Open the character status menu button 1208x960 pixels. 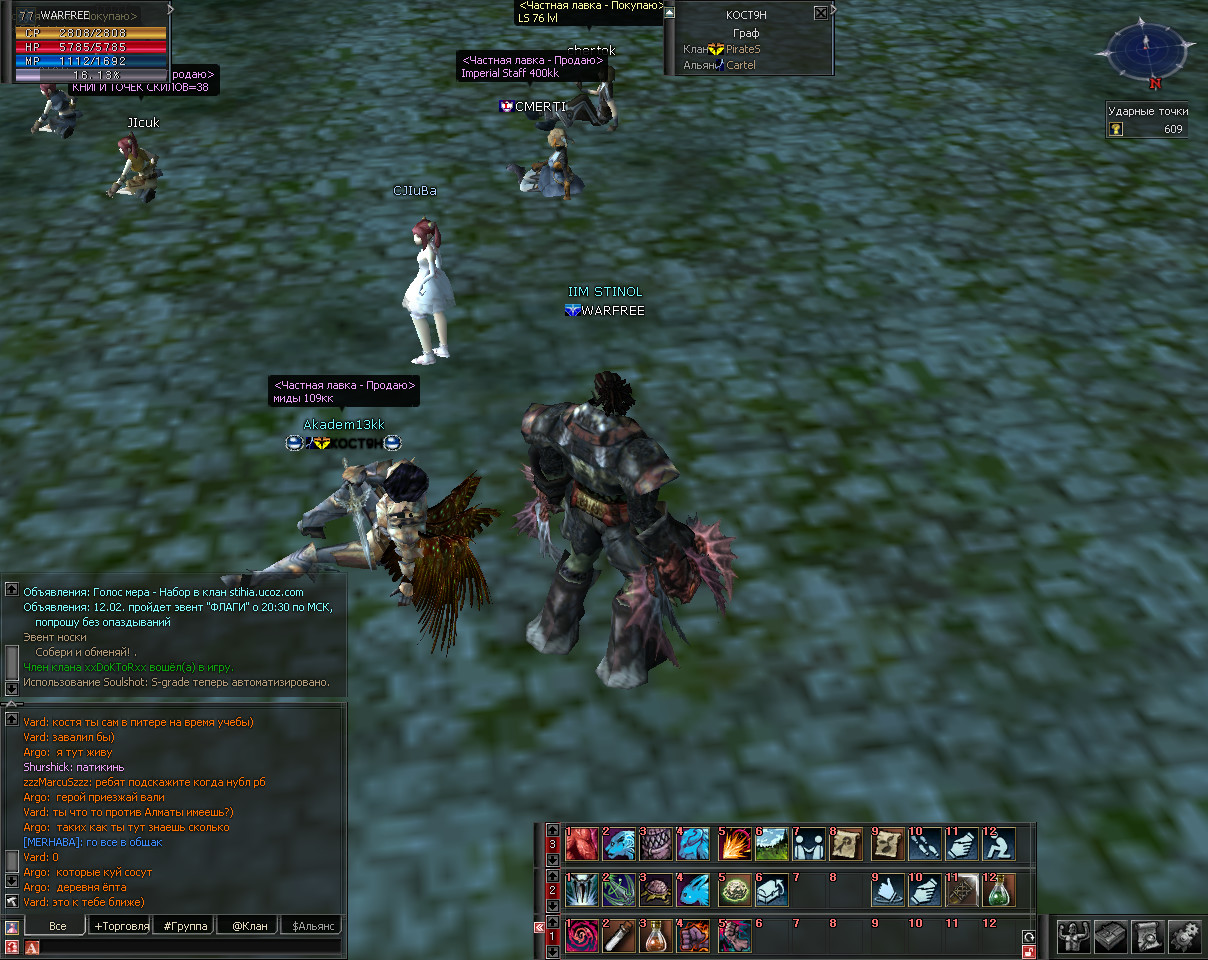click(x=1075, y=935)
